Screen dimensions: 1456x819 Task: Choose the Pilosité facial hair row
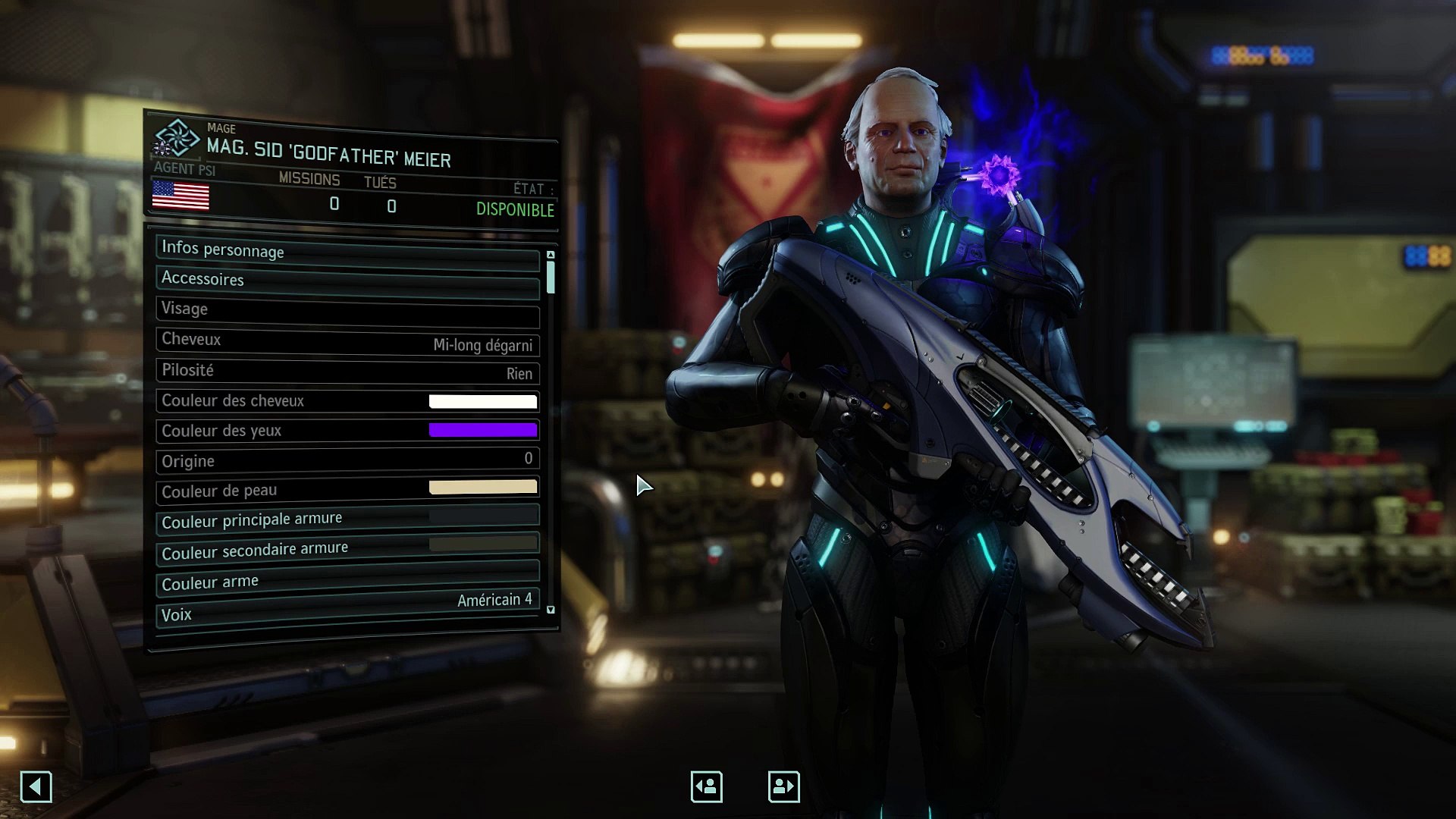click(x=347, y=372)
